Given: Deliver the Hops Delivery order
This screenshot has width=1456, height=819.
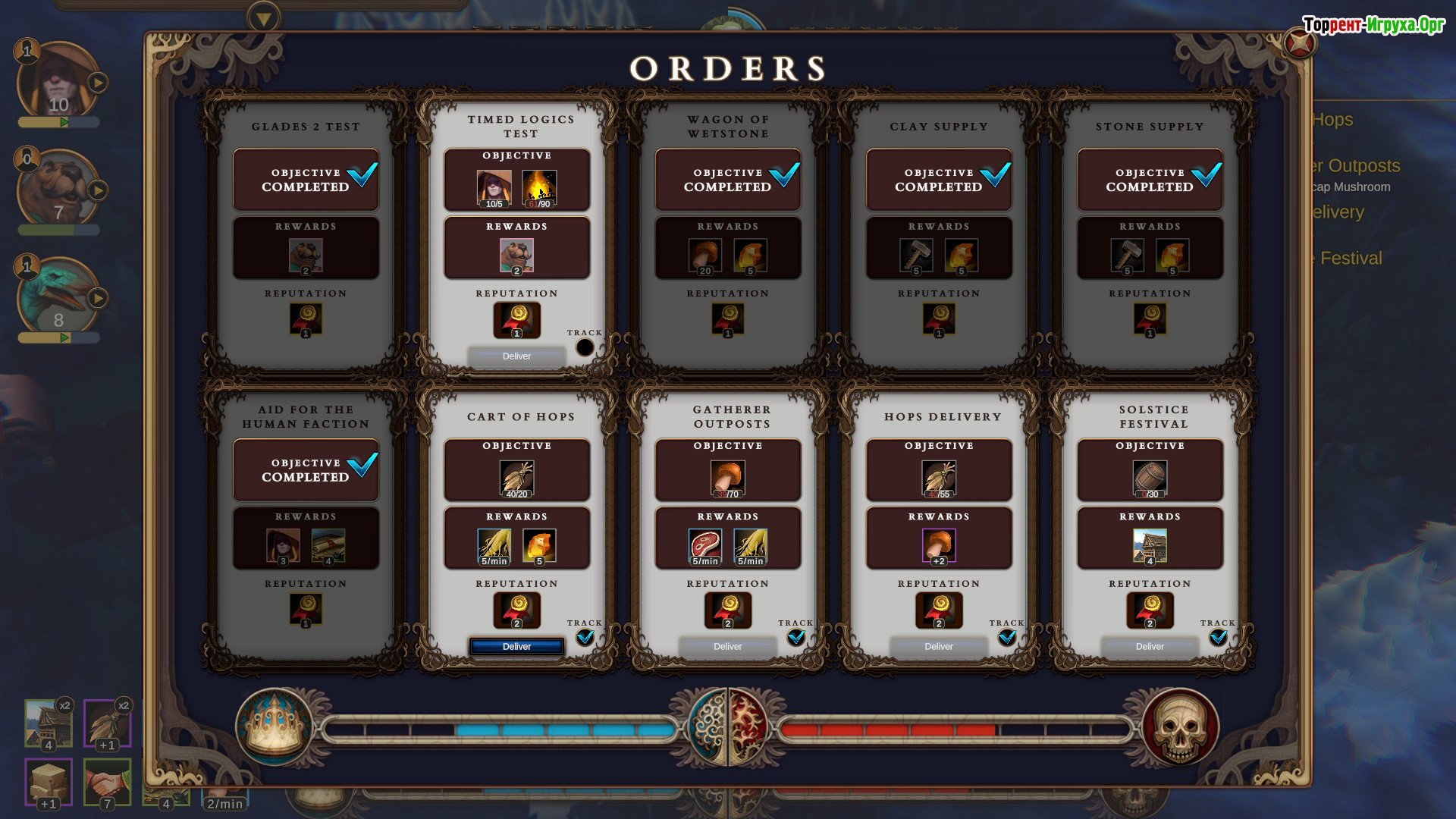Looking at the screenshot, I should click(938, 646).
